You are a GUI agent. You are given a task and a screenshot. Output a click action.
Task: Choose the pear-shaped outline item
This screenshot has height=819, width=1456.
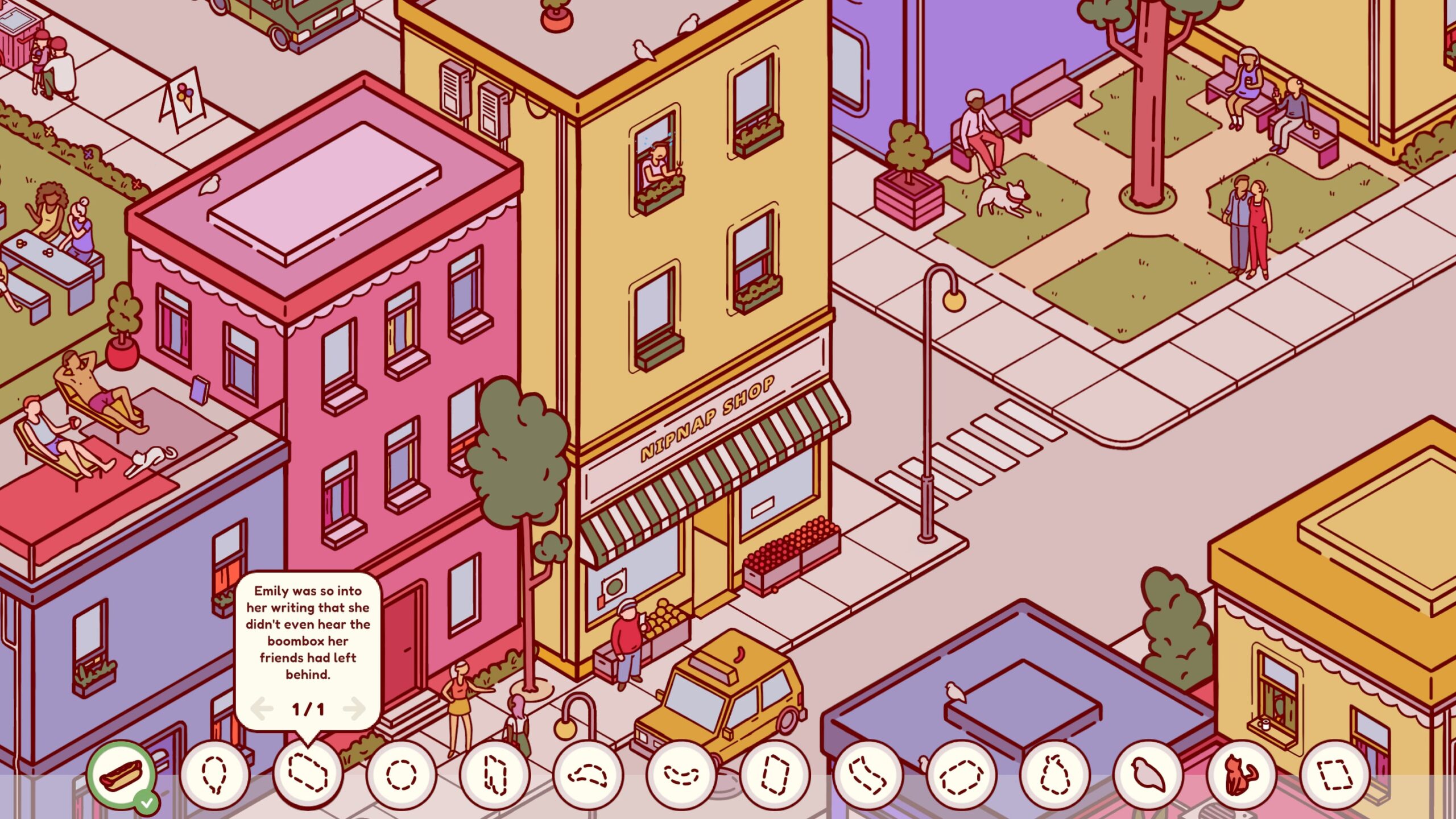(1054, 775)
